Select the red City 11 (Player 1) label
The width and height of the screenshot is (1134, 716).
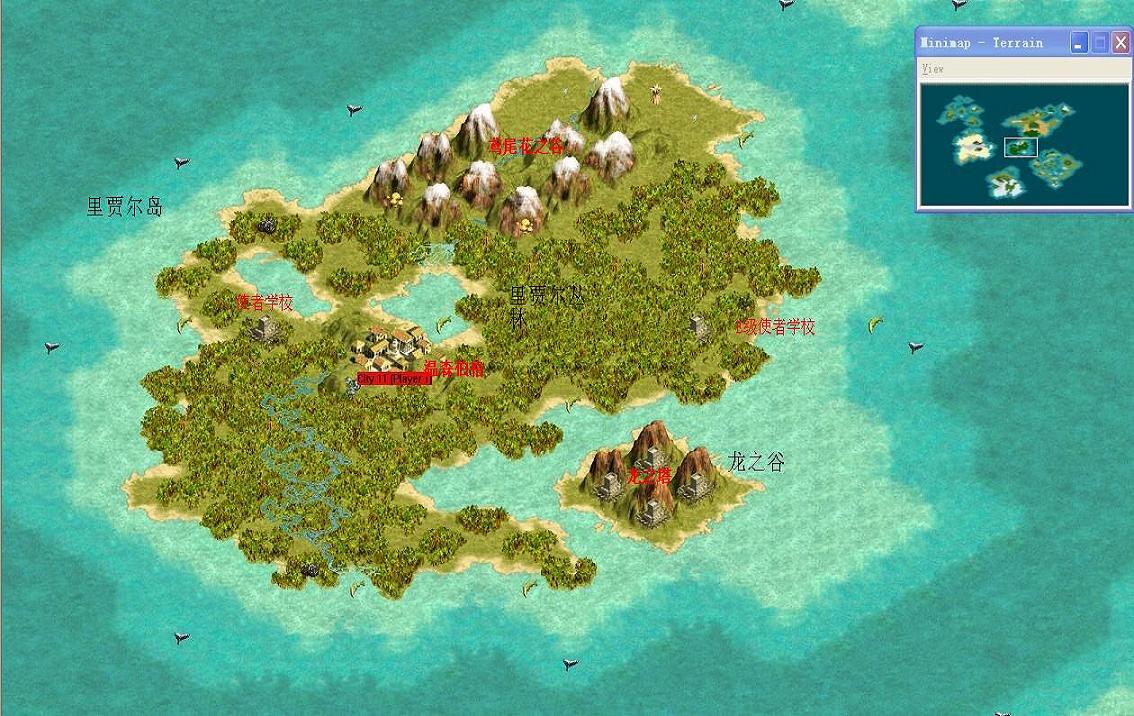[394, 380]
